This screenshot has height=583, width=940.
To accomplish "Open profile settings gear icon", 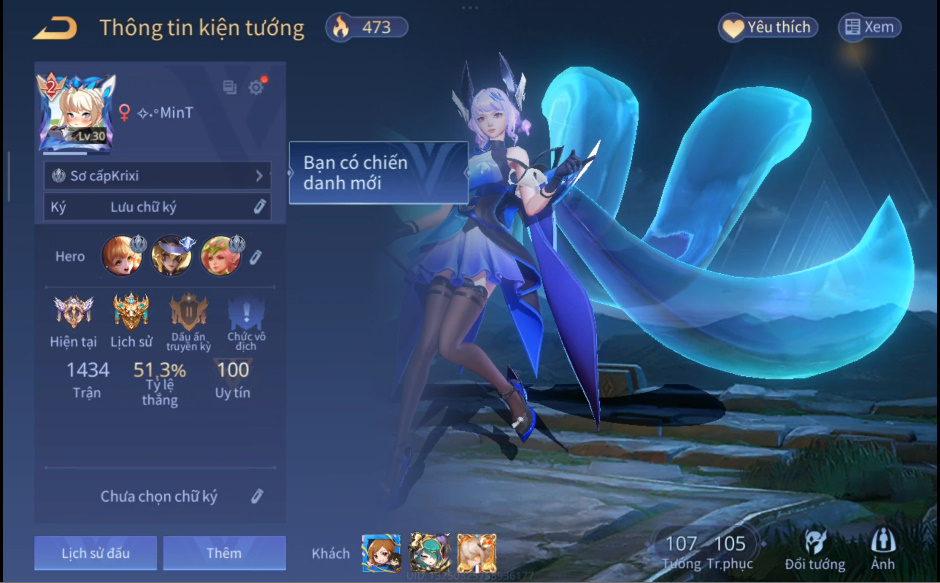I will point(256,88).
